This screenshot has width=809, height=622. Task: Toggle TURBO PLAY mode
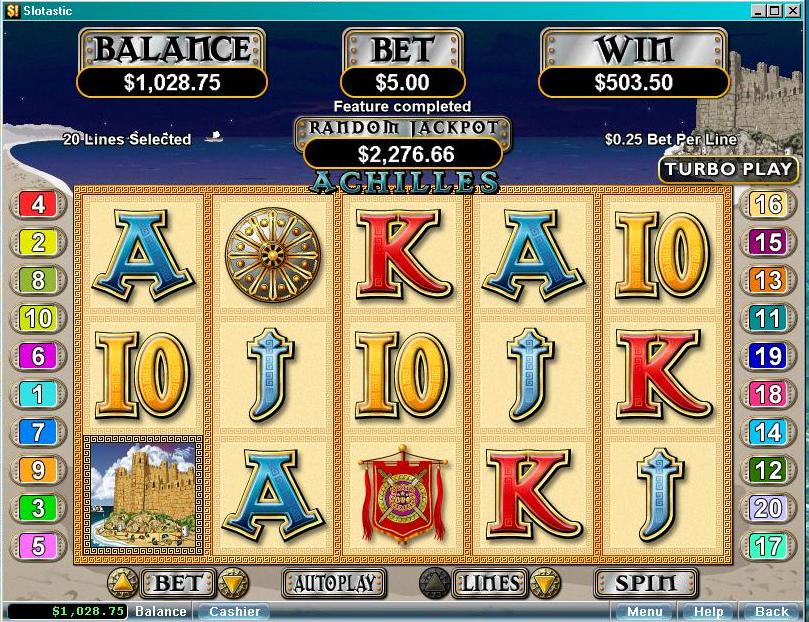point(728,169)
